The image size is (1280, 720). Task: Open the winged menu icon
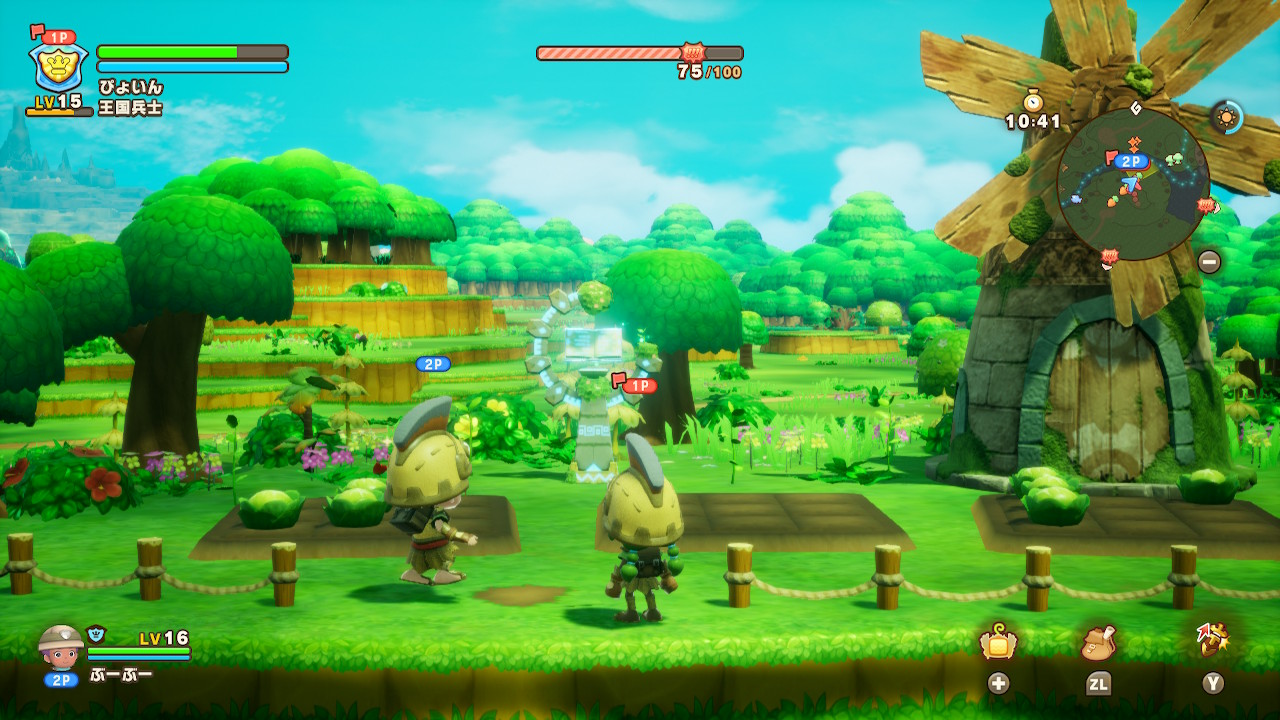pos(998,644)
